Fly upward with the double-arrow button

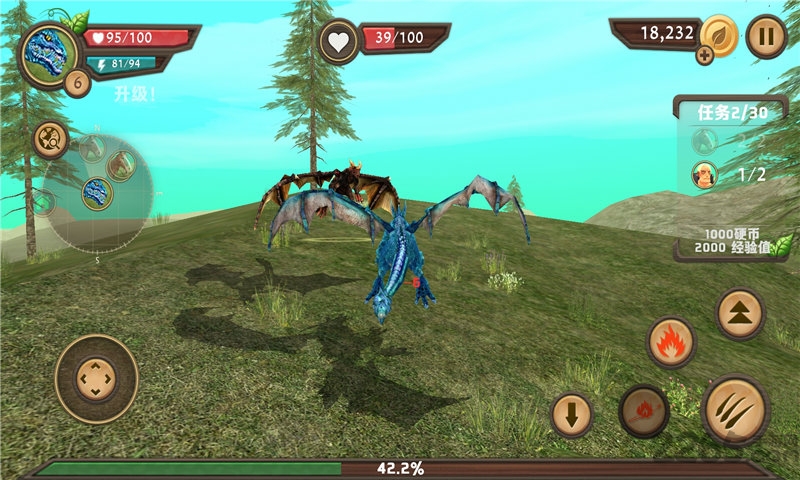[741, 314]
